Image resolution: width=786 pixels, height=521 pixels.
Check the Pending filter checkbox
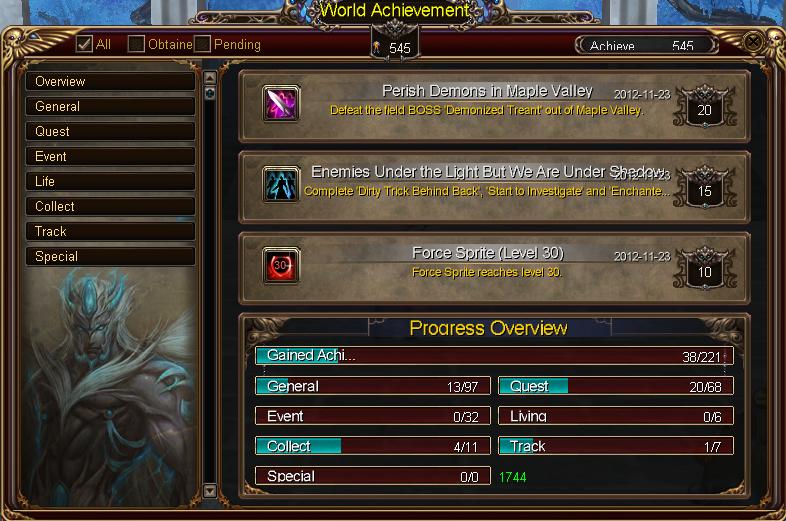(203, 44)
